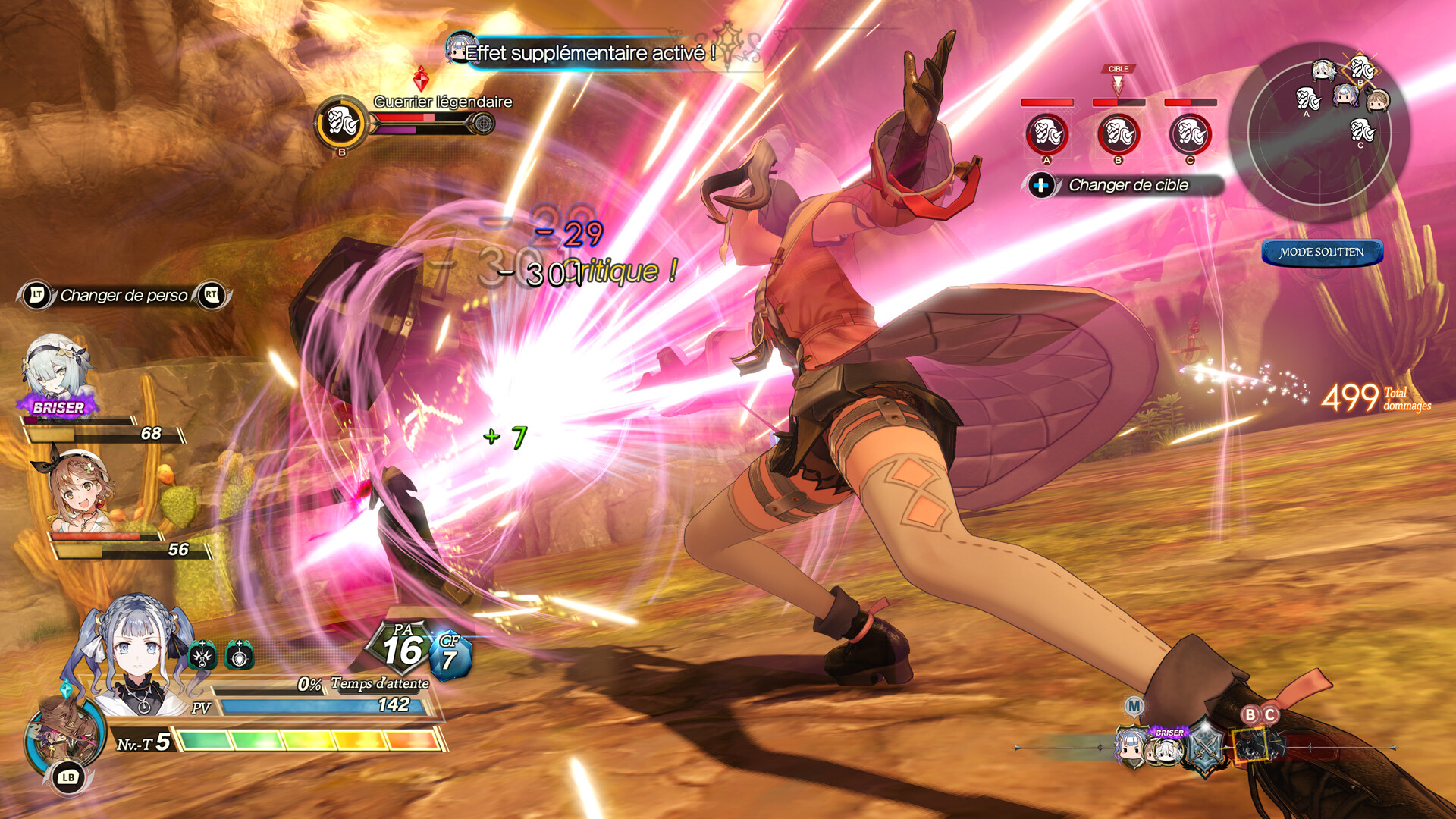This screenshot has height=819, width=1456.
Task: Click the Changer de perso label
Action: [x=124, y=296]
